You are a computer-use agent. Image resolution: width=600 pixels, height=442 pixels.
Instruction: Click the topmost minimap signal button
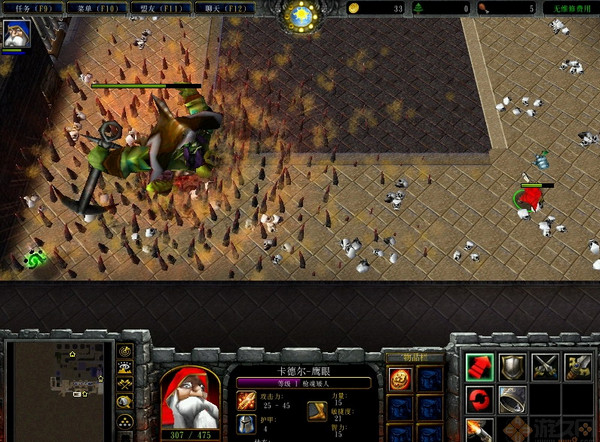pyautogui.click(x=125, y=351)
